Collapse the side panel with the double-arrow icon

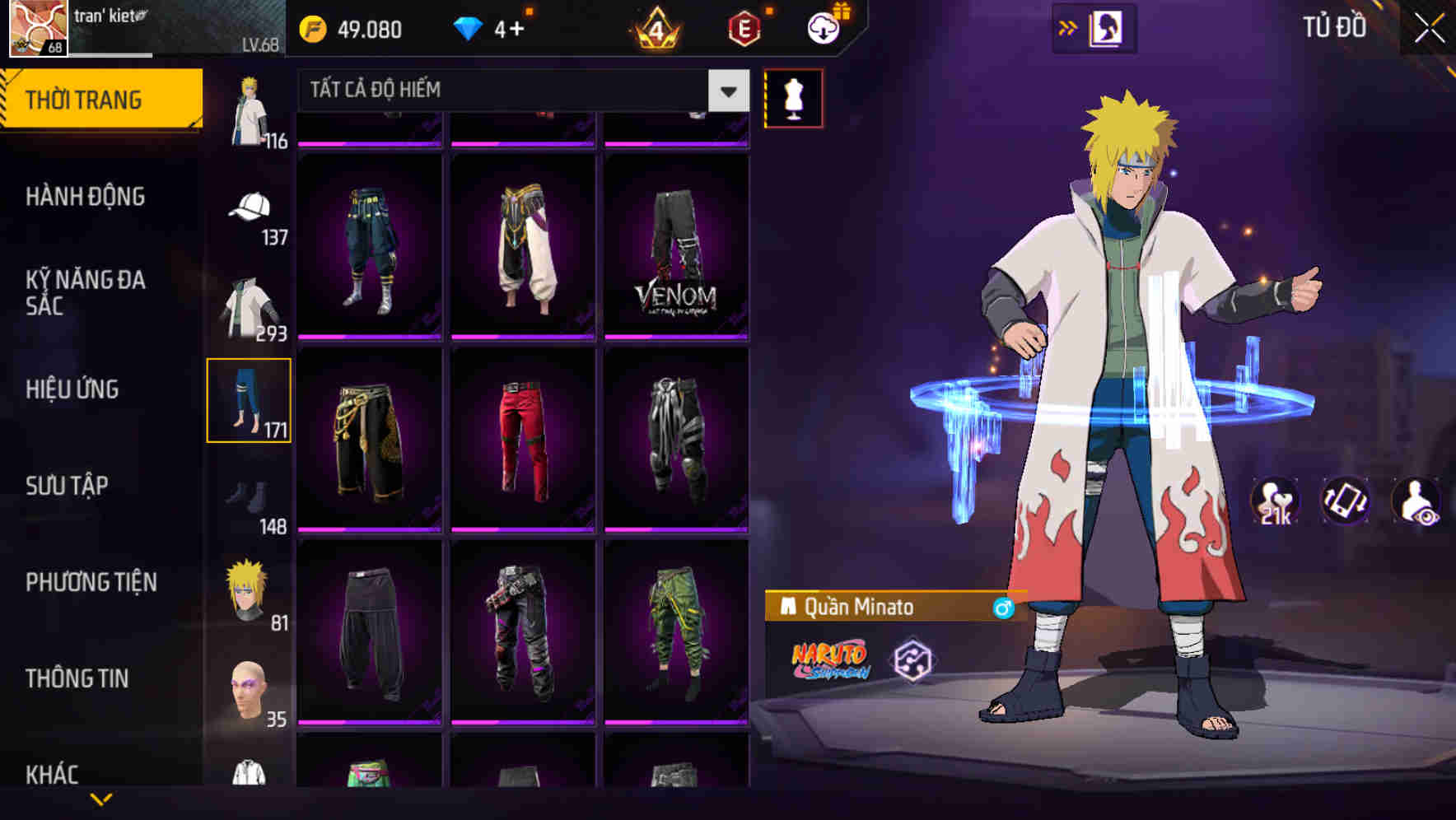pos(1068,27)
